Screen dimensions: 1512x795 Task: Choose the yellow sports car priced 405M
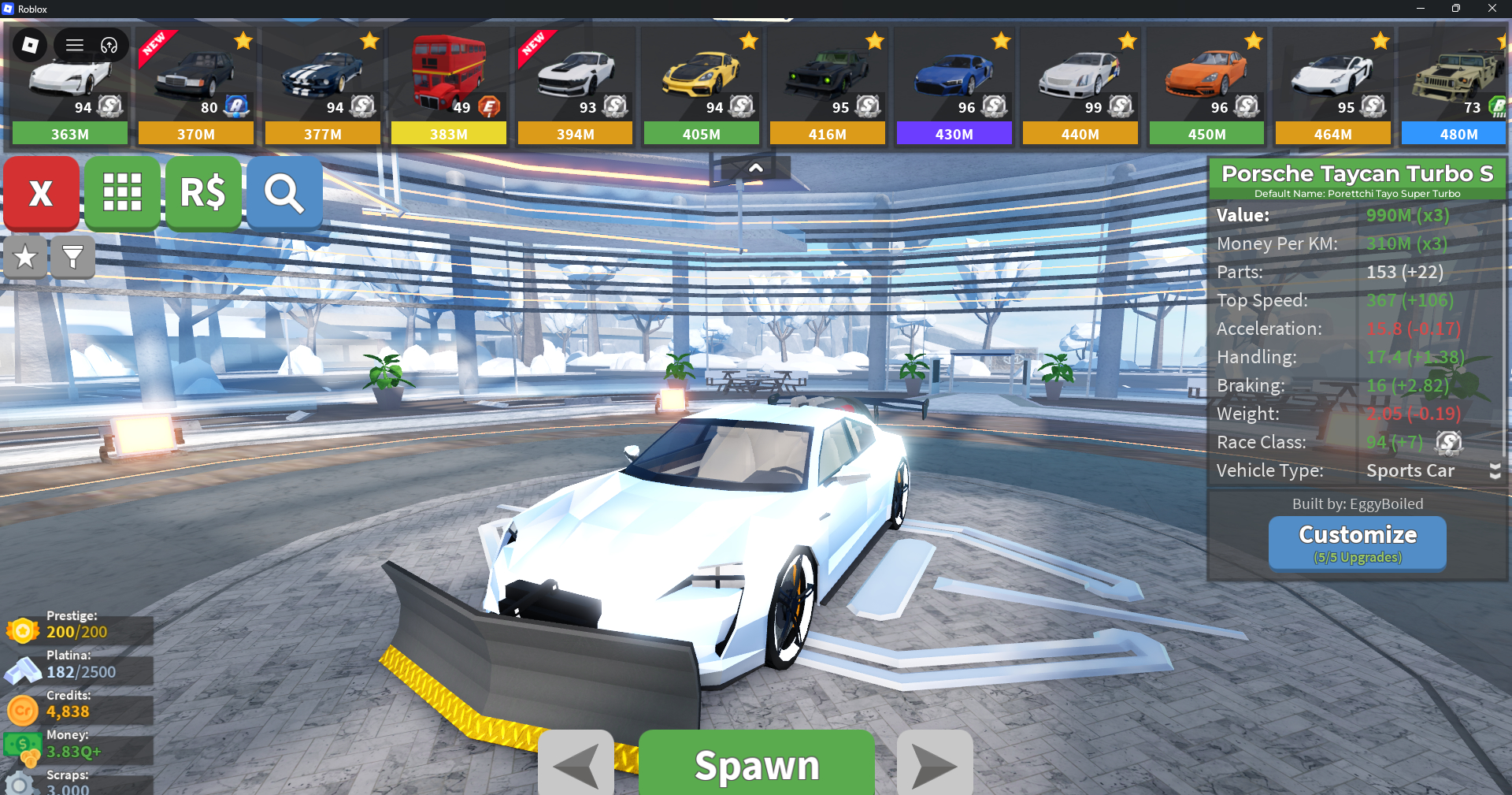click(701, 87)
